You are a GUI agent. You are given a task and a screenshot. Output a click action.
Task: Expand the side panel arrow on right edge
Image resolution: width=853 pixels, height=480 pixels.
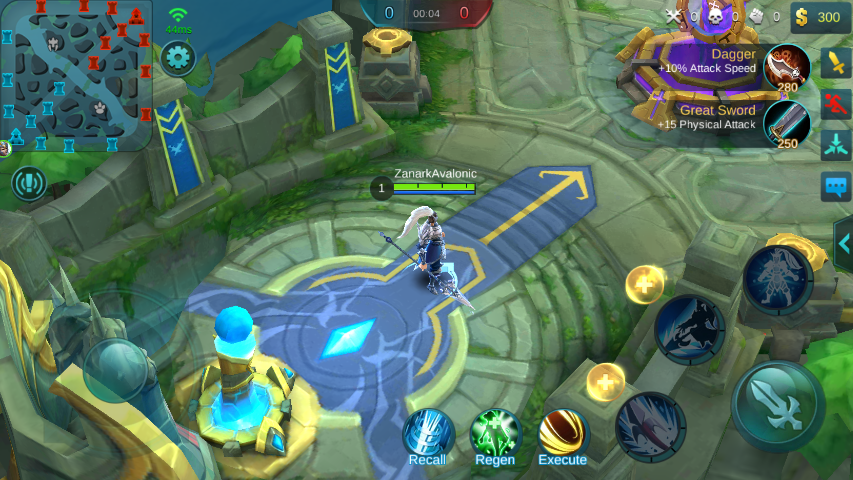[843, 244]
